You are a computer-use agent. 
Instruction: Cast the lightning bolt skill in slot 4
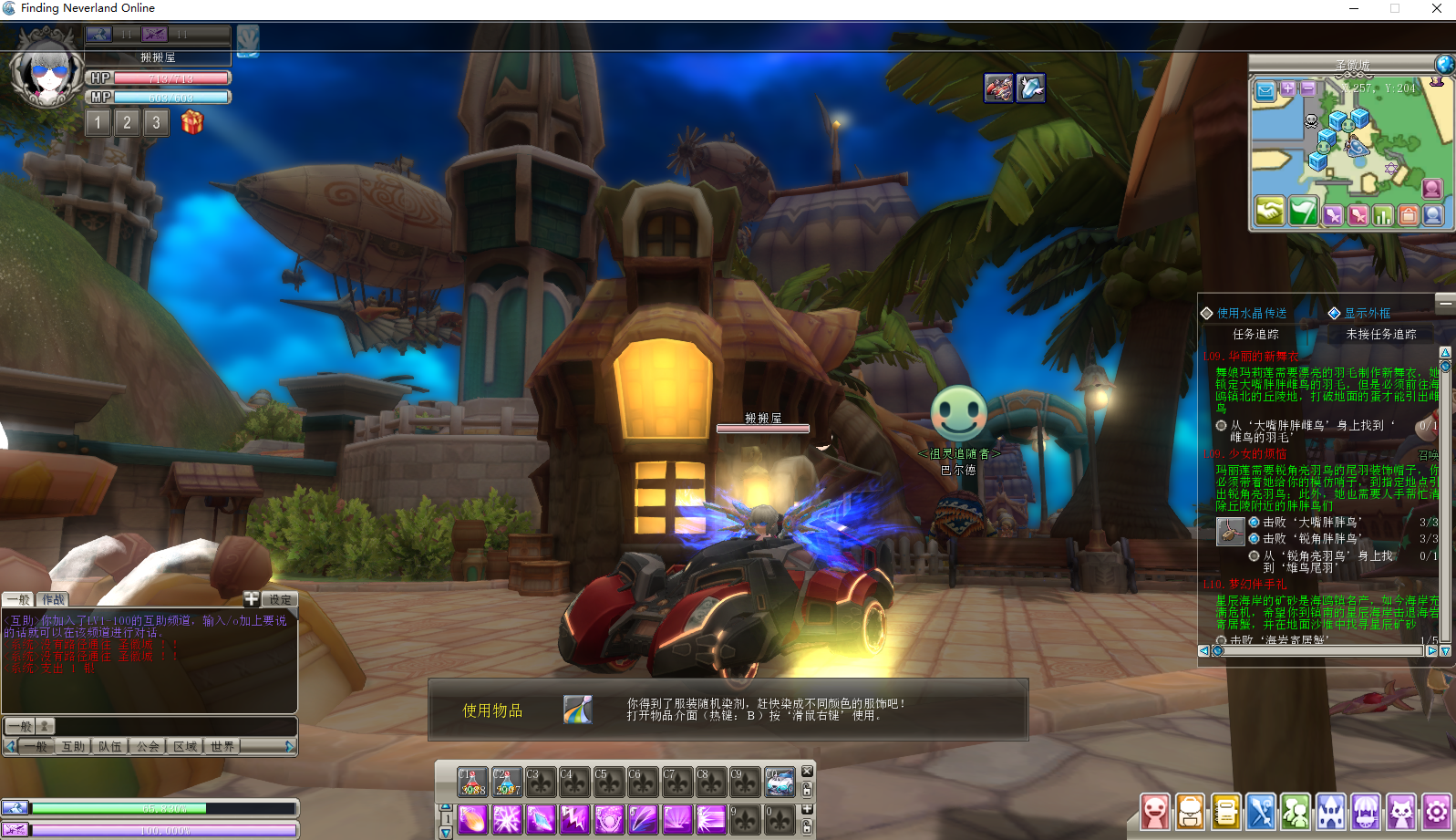coord(575,819)
